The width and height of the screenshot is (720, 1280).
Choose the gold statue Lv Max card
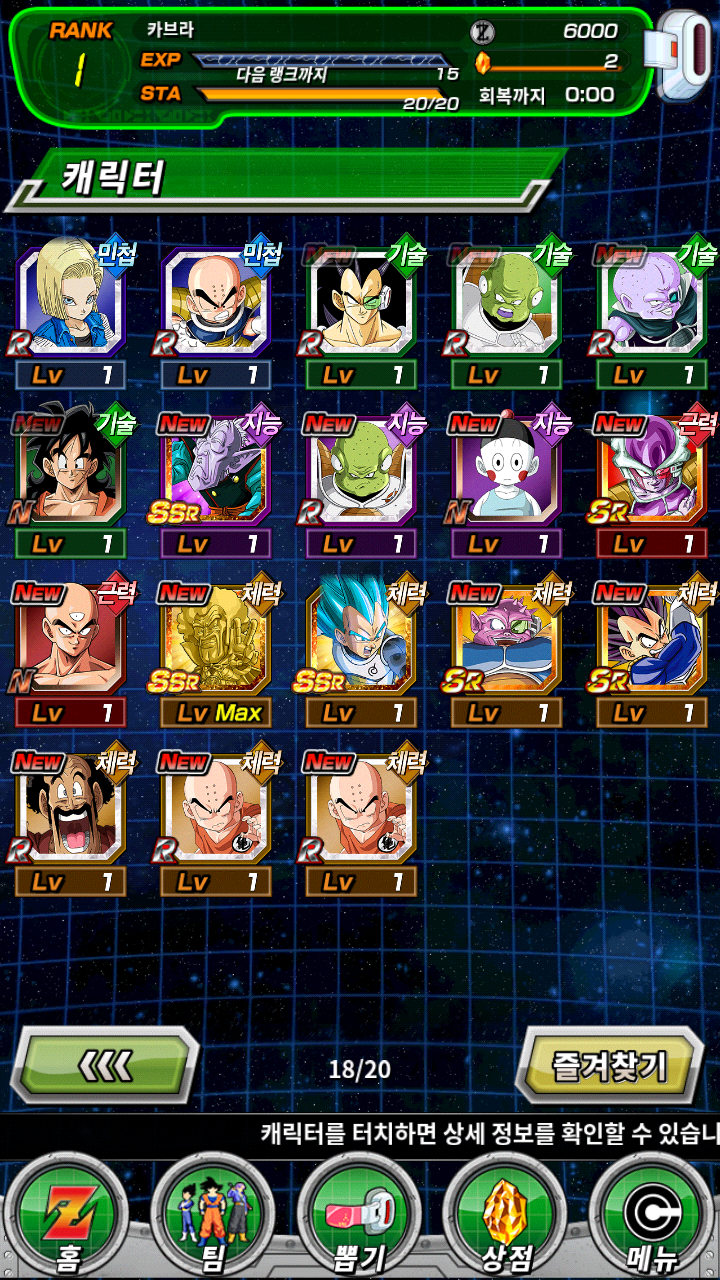[x=215, y=642]
